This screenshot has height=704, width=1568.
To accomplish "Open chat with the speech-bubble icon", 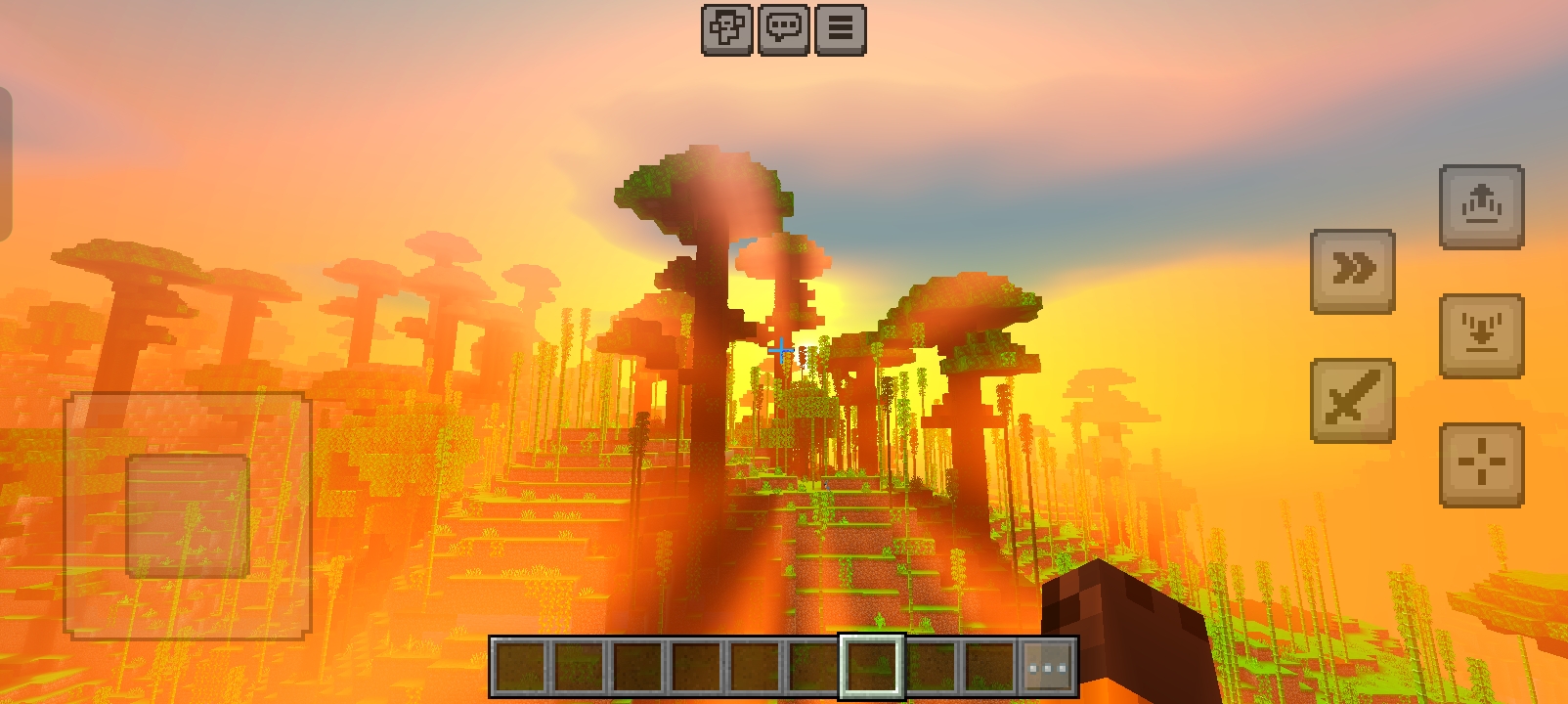I will [x=783, y=29].
